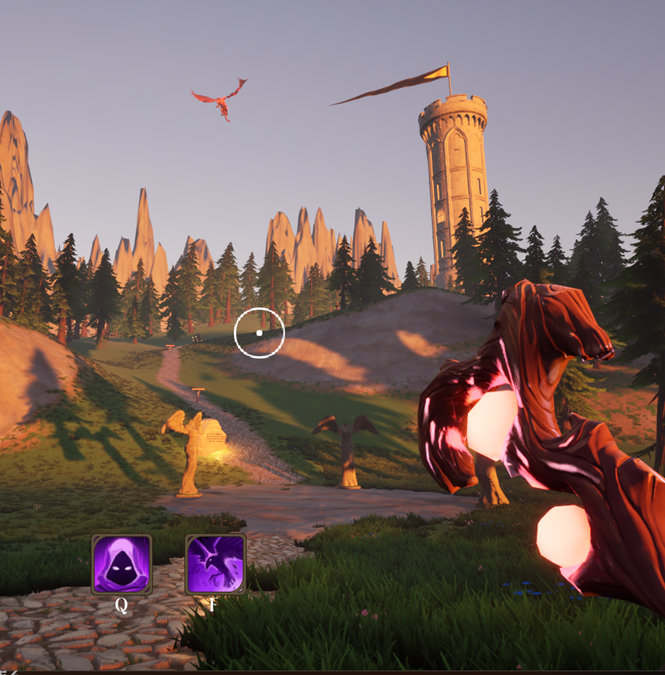Screen dimensions: 665x675
Task: Activate the hooded figure ability icon
Action: point(122,564)
